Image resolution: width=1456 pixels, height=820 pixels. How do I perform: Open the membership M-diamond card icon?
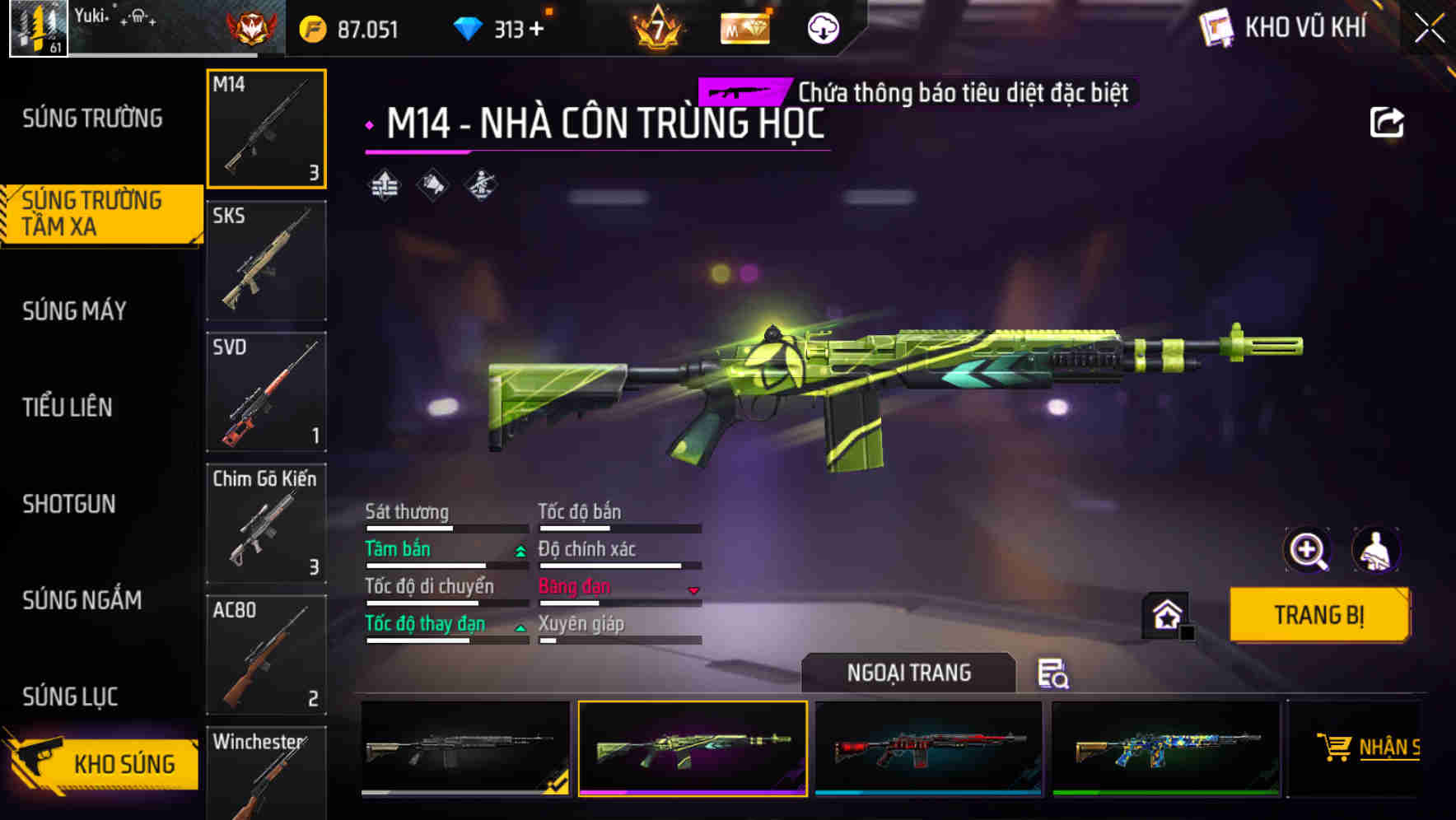(744, 27)
